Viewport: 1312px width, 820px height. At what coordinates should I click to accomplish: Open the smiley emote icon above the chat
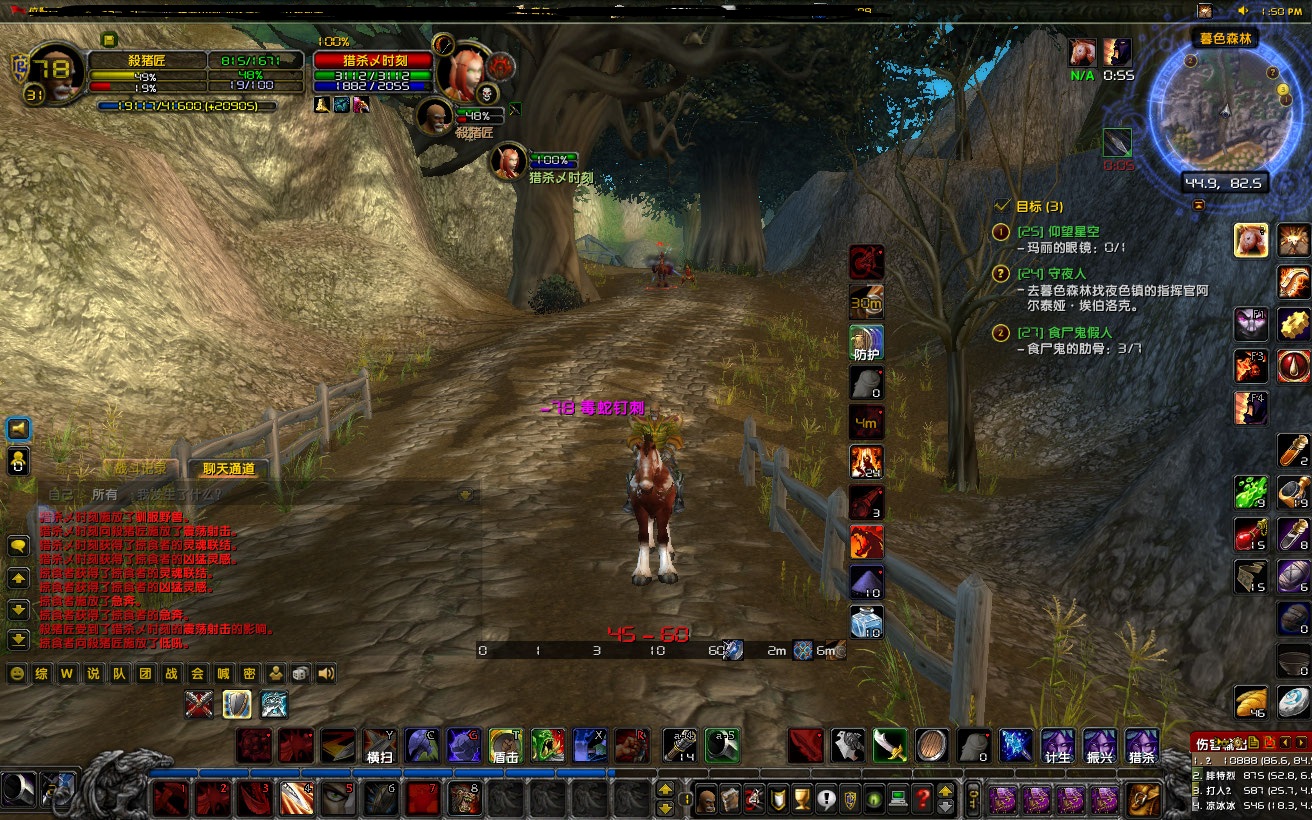point(16,673)
